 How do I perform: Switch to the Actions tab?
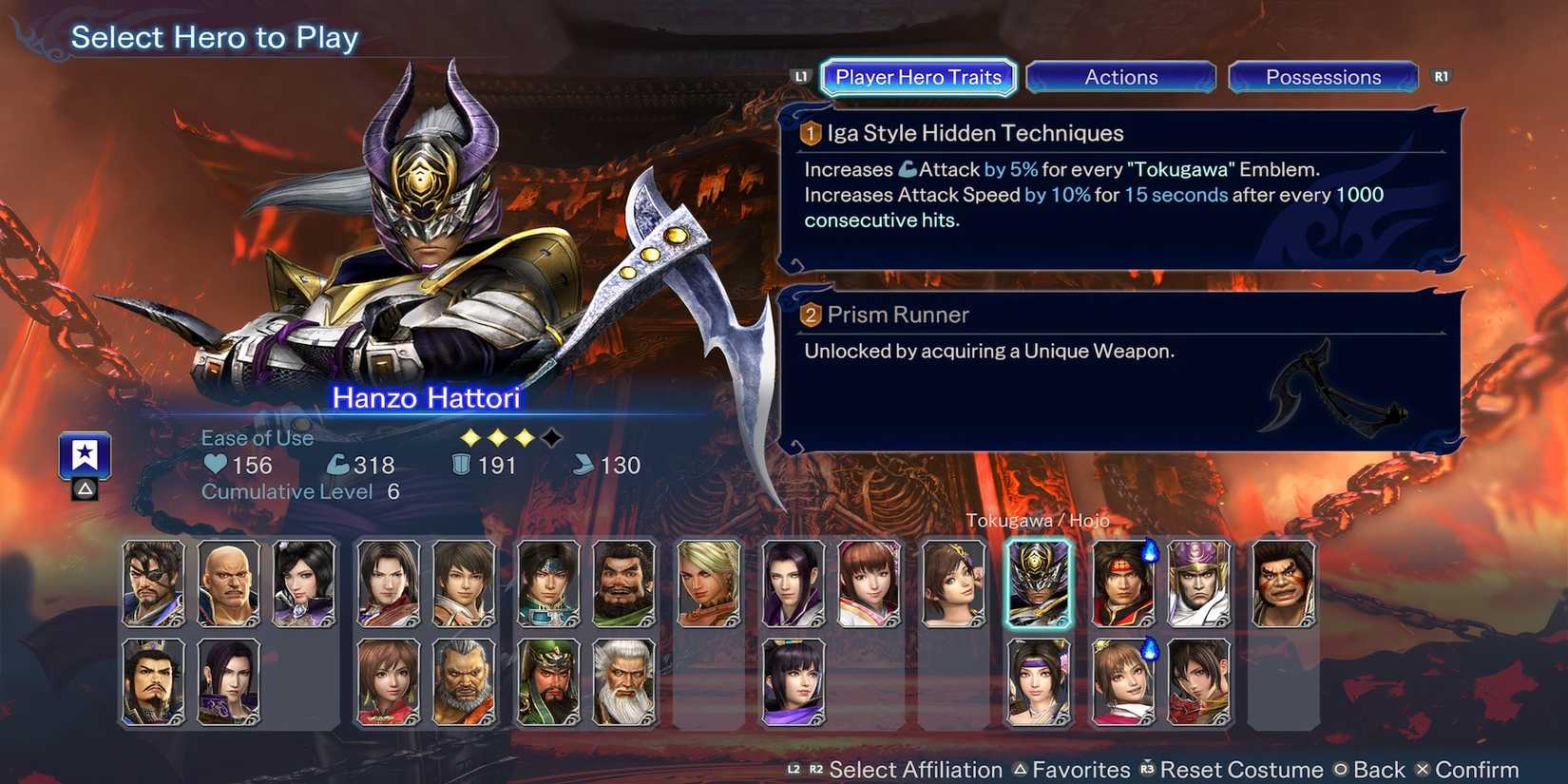pyautogui.click(x=1120, y=77)
